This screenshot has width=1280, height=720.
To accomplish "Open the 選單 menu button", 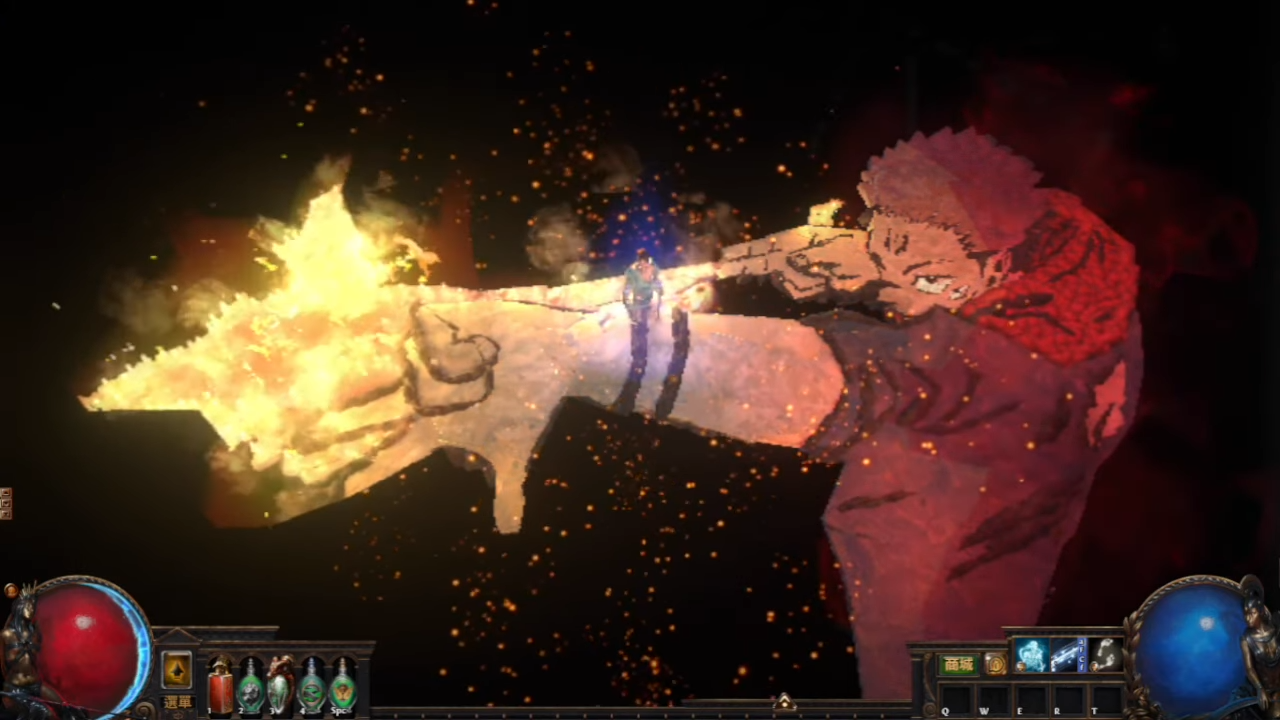I will (x=177, y=702).
